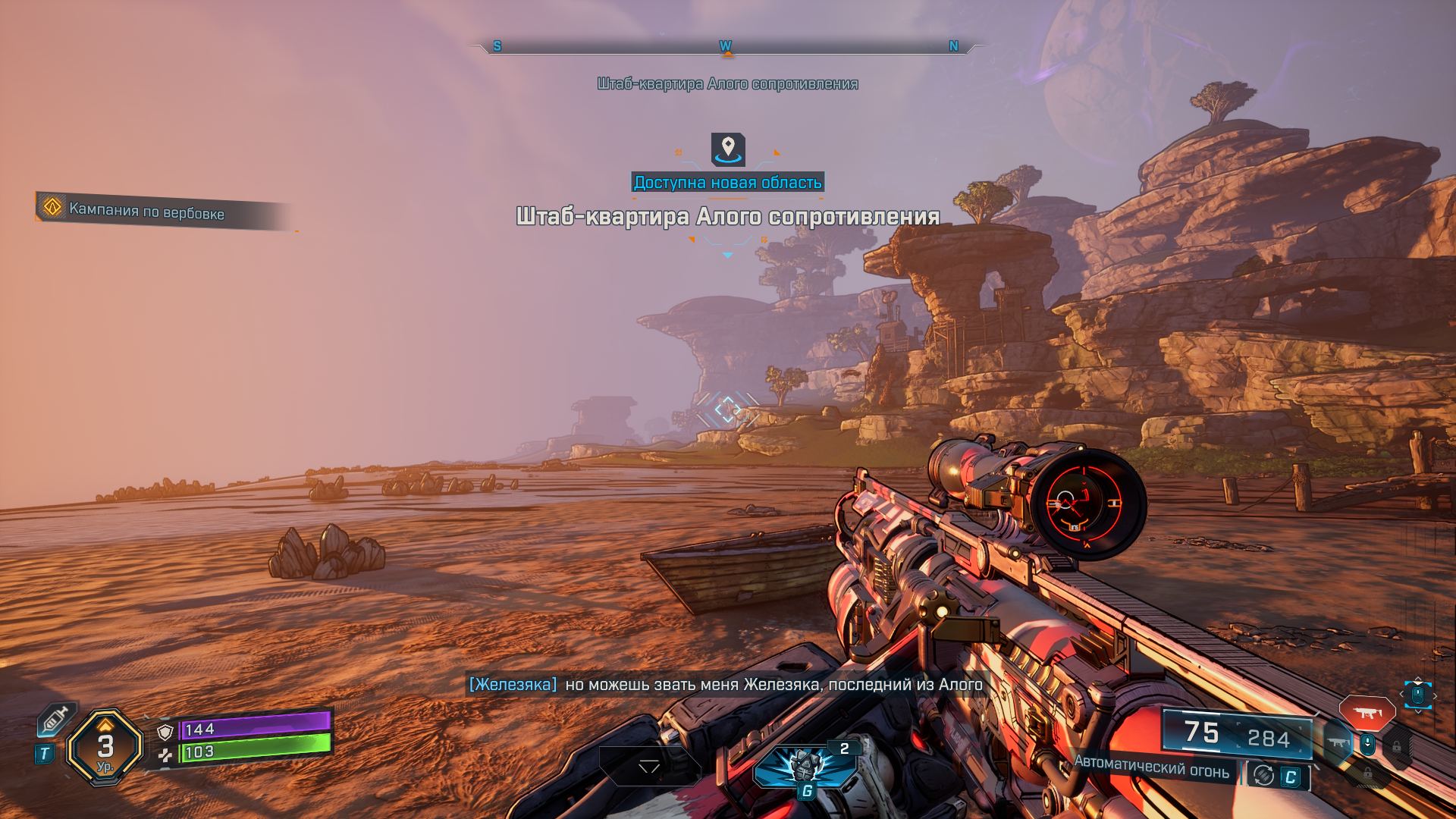
Task: Select the syringe repkit icon
Action: pos(55,719)
